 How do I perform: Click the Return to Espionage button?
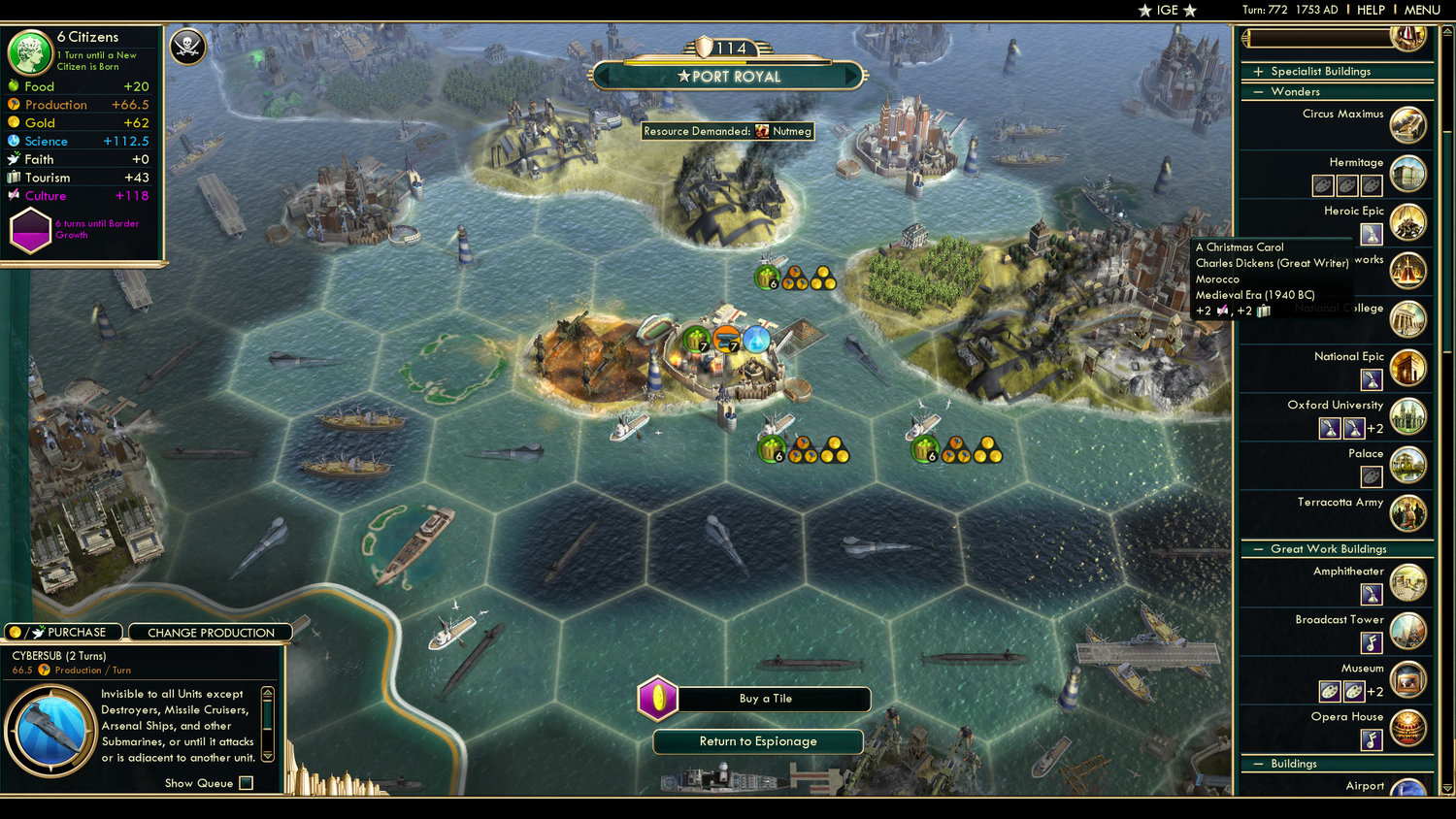coord(757,741)
